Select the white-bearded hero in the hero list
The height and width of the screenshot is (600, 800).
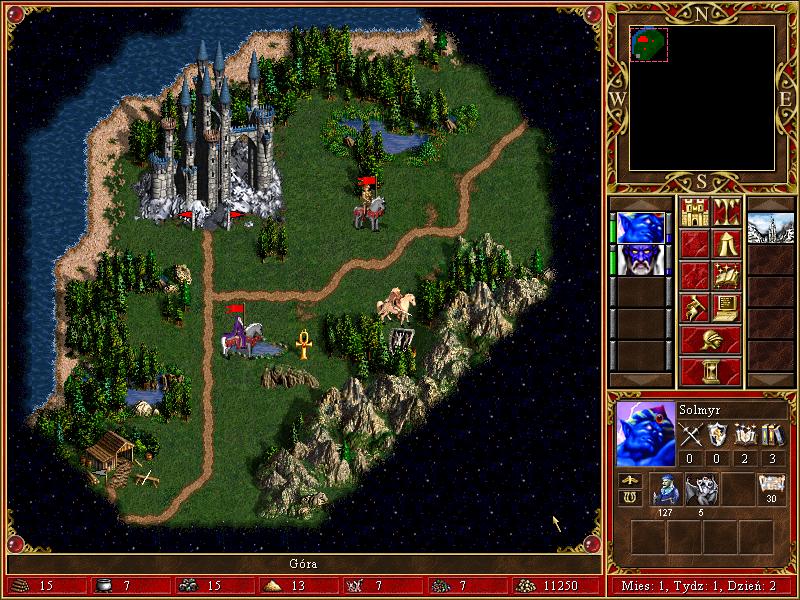640,260
